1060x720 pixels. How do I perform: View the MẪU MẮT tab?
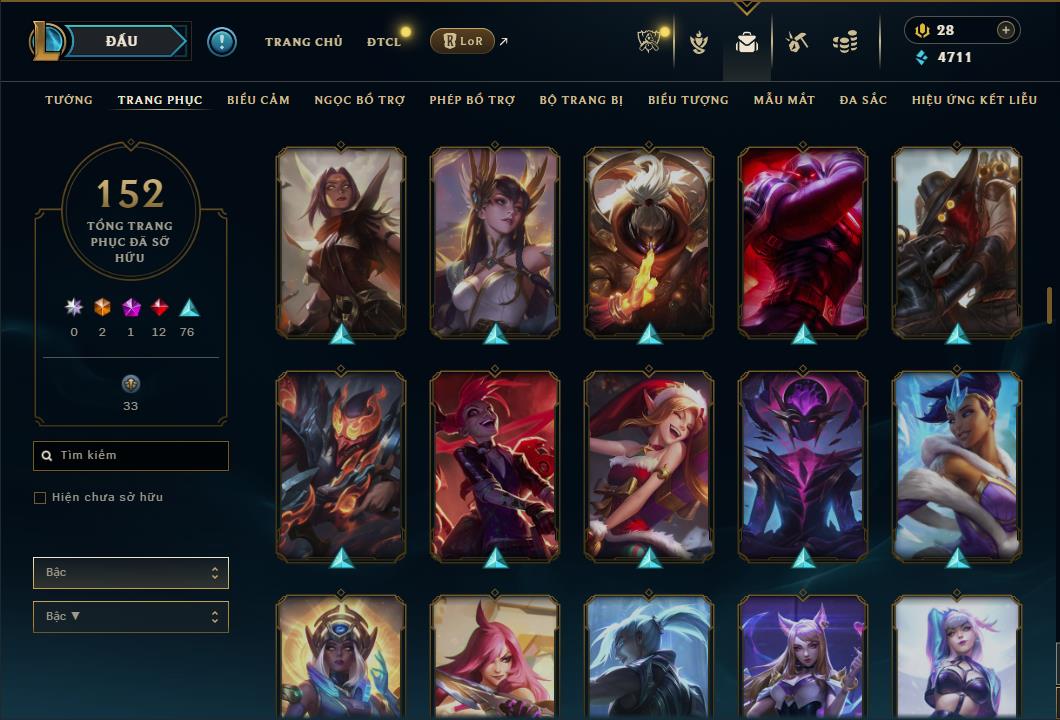tap(784, 100)
